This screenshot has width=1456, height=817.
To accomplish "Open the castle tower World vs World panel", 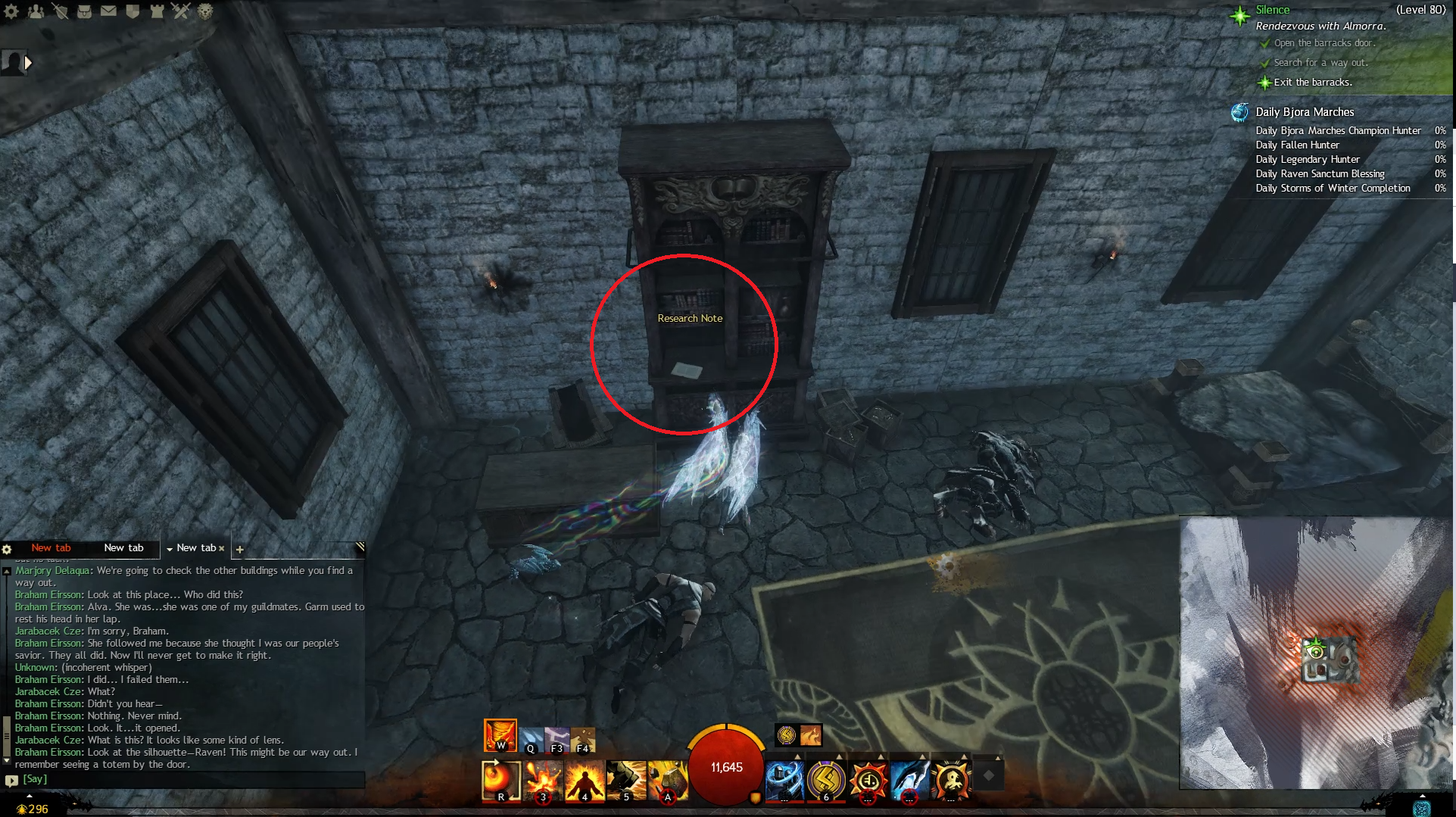I will pos(157,11).
